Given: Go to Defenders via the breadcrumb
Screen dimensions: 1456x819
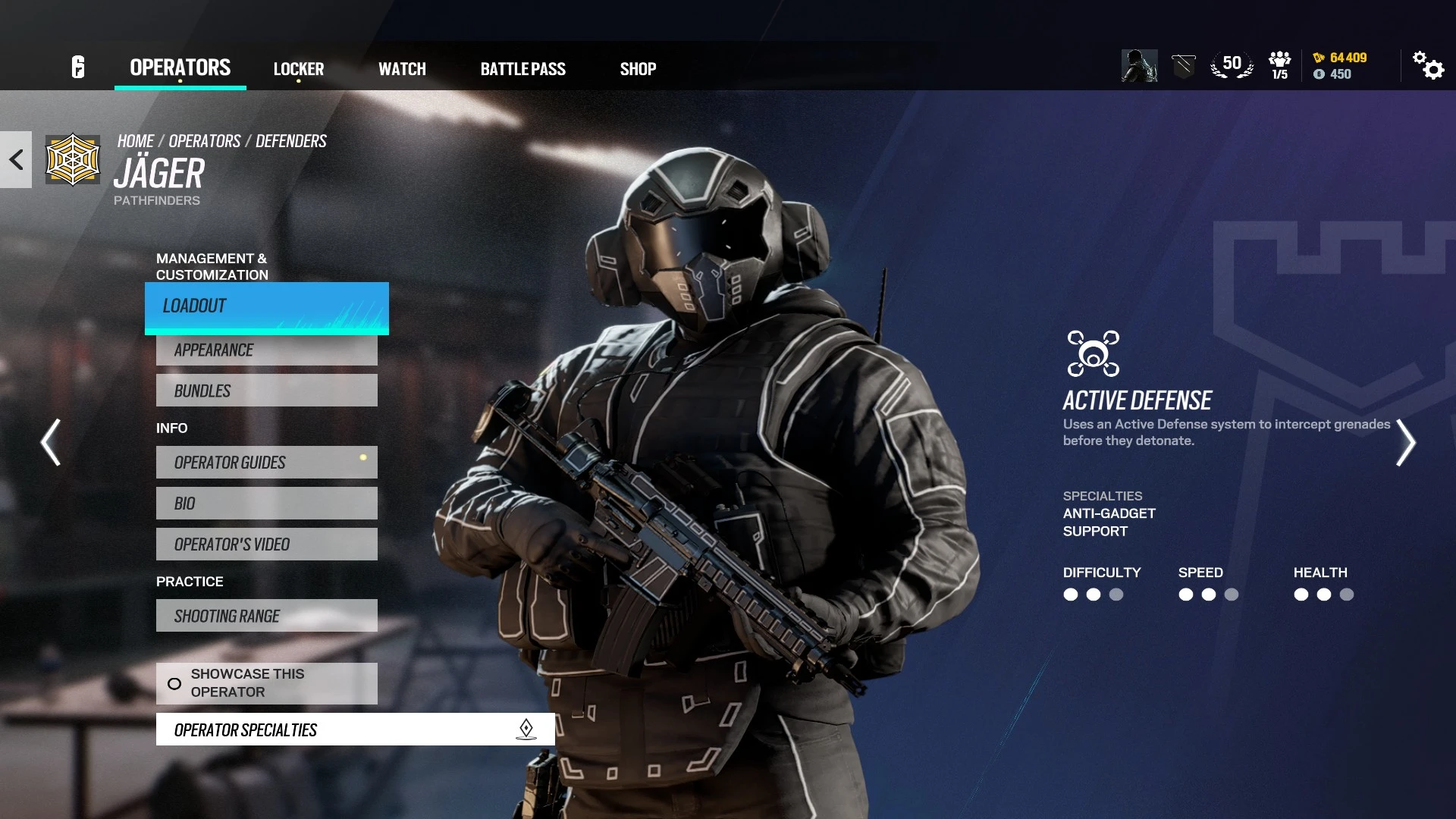Looking at the screenshot, I should click(291, 140).
